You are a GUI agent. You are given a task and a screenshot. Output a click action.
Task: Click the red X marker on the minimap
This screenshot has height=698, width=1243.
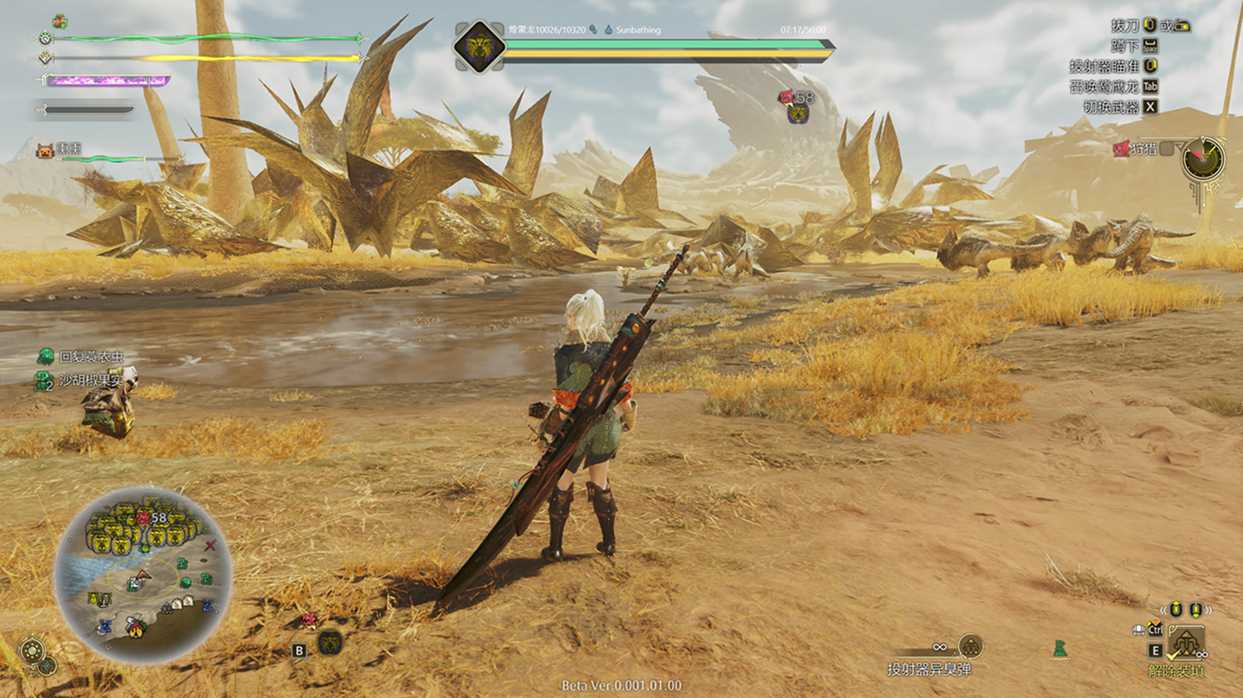(210, 546)
